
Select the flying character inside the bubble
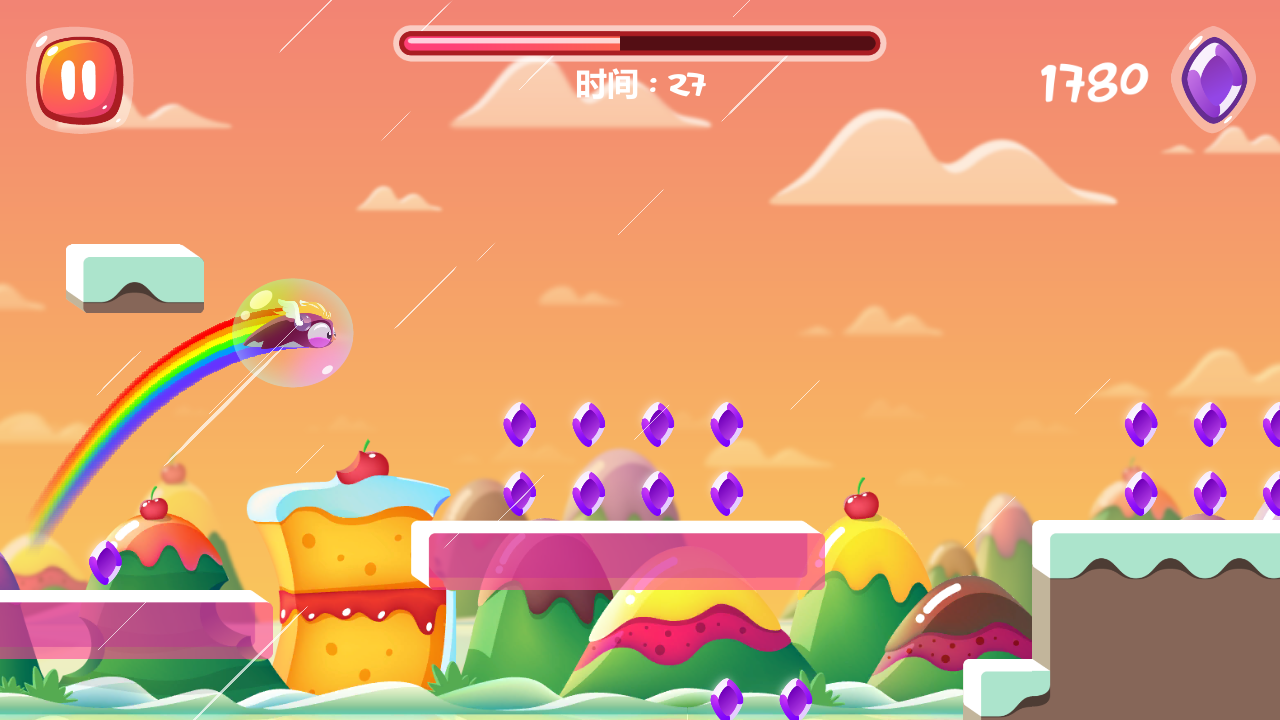pyautogui.click(x=292, y=330)
